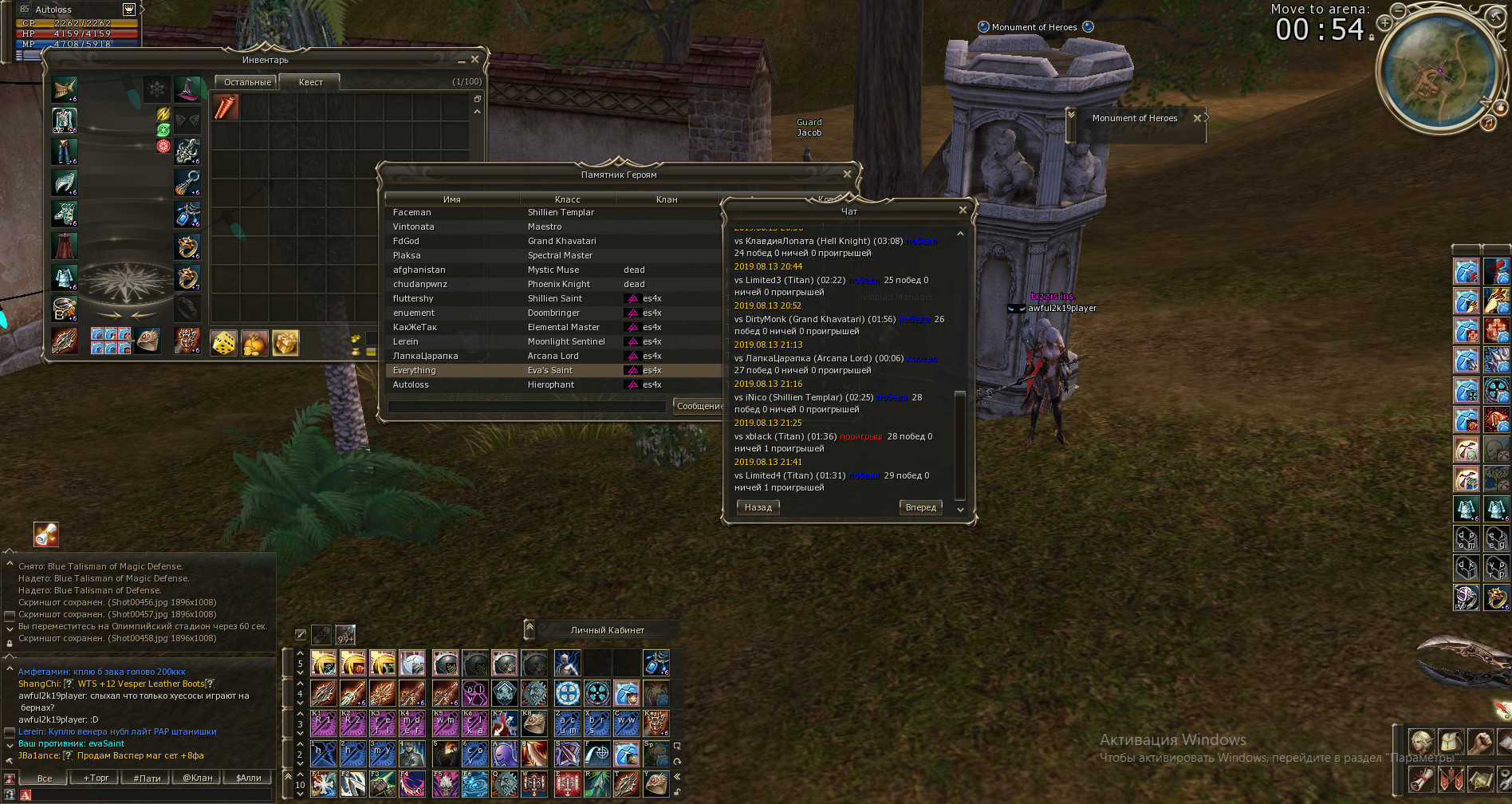Use the yellow dice inventory item
Viewport: 1512px width, 804px height.
click(224, 343)
